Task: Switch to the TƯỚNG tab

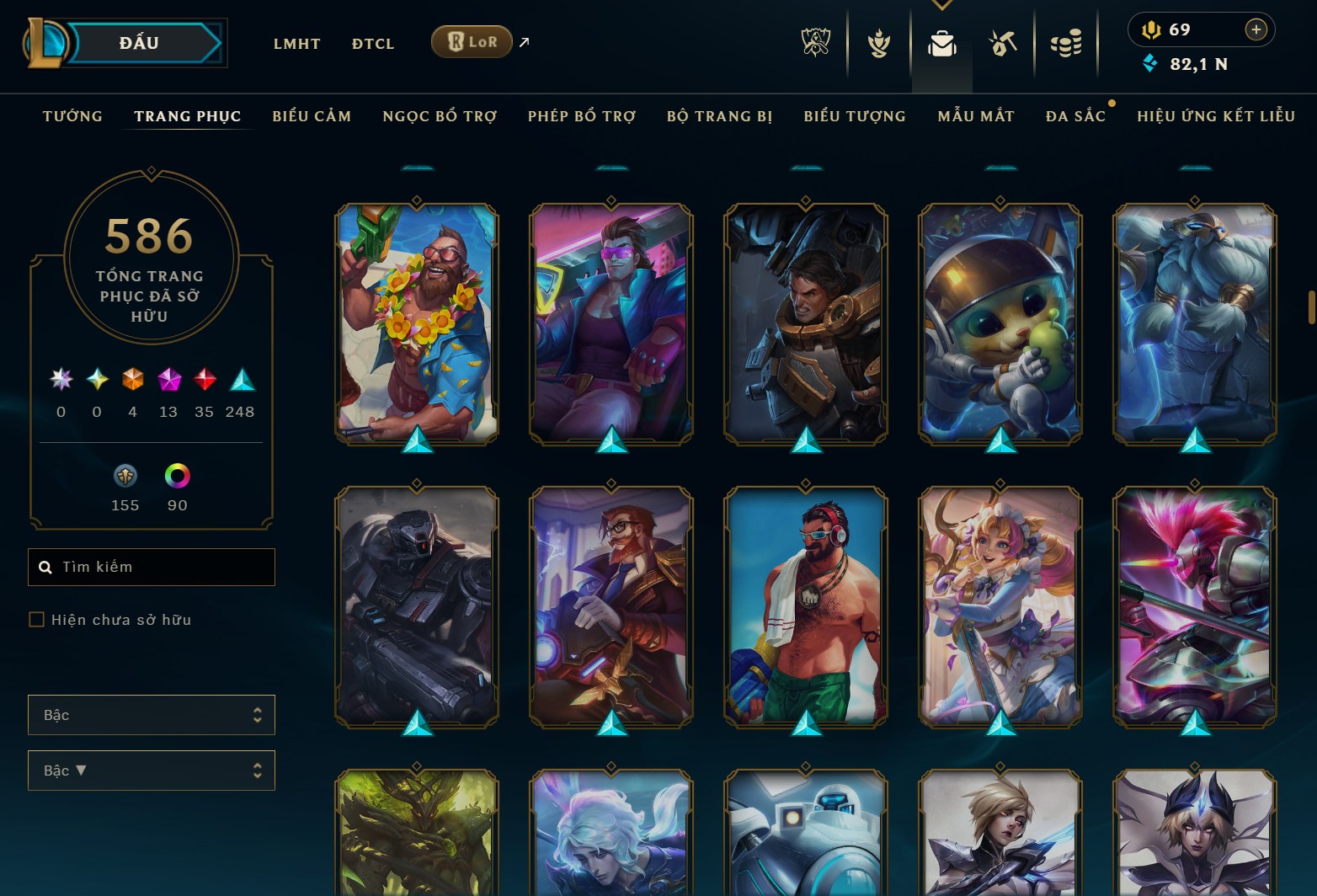Action: click(72, 116)
